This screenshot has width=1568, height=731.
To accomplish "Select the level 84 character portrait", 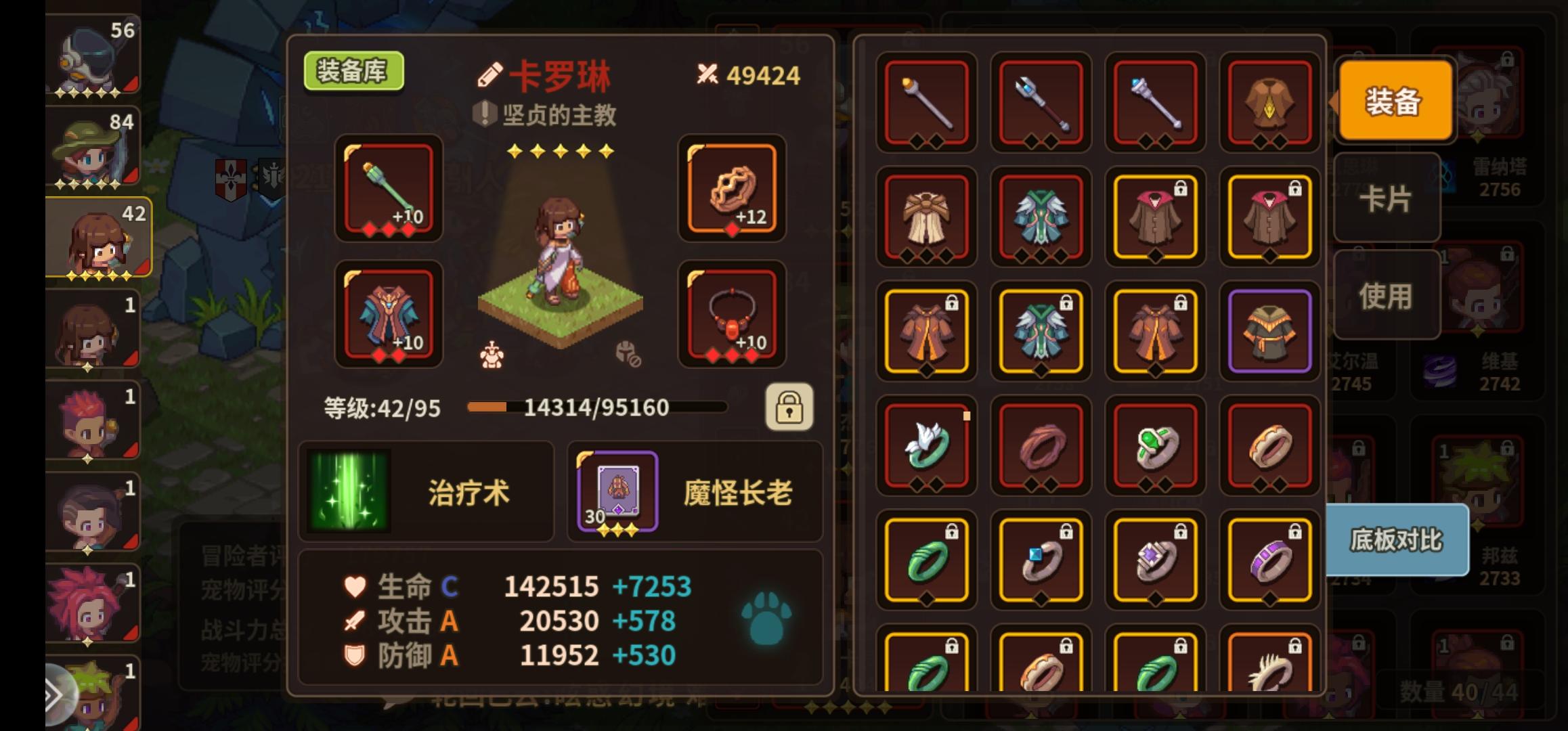I will pyautogui.click(x=91, y=146).
